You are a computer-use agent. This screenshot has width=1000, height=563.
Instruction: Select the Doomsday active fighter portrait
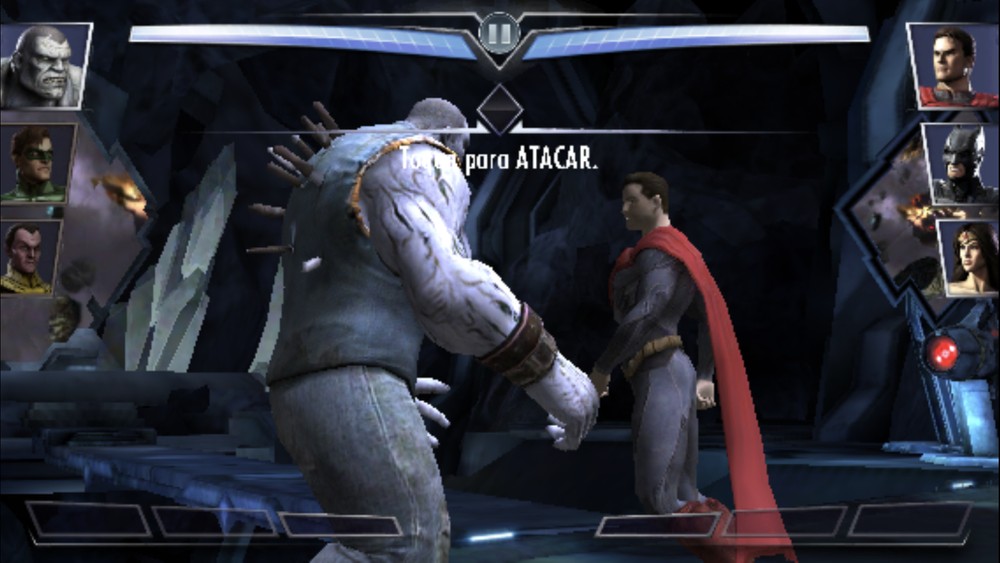pyautogui.click(x=45, y=66)
